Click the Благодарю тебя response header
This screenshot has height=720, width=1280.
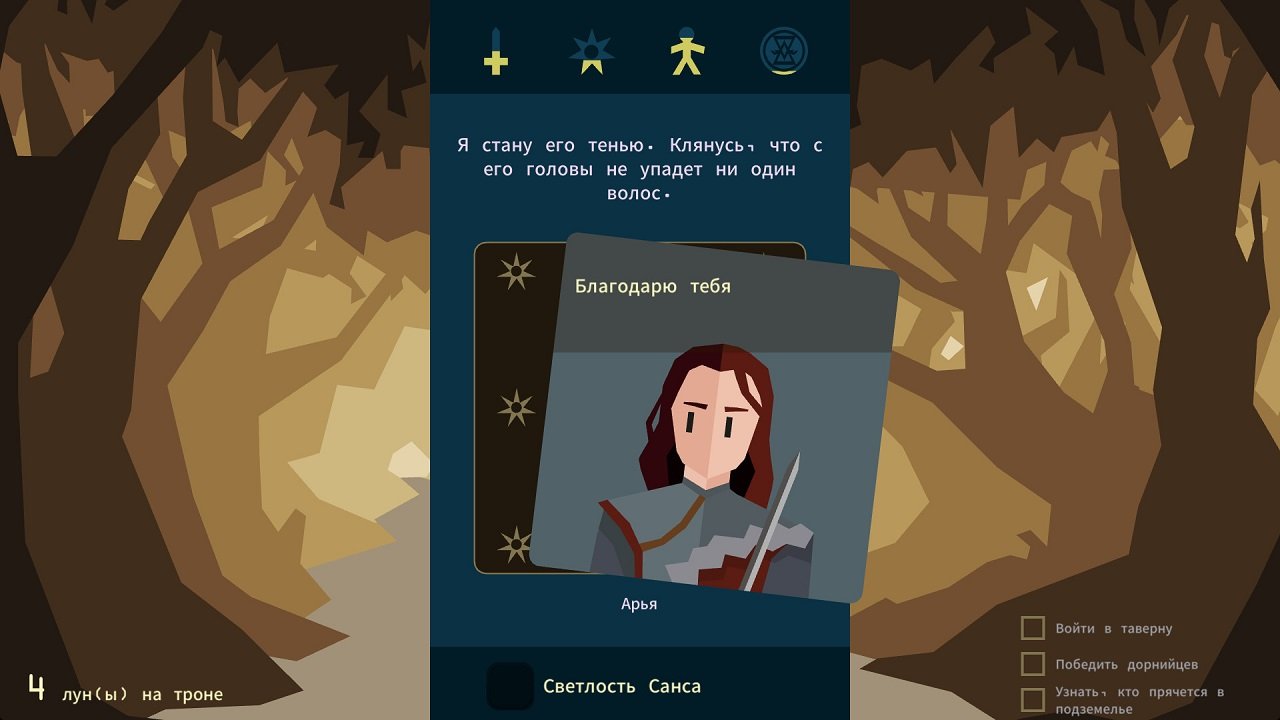pyautogui.click(x=652, y=286)
